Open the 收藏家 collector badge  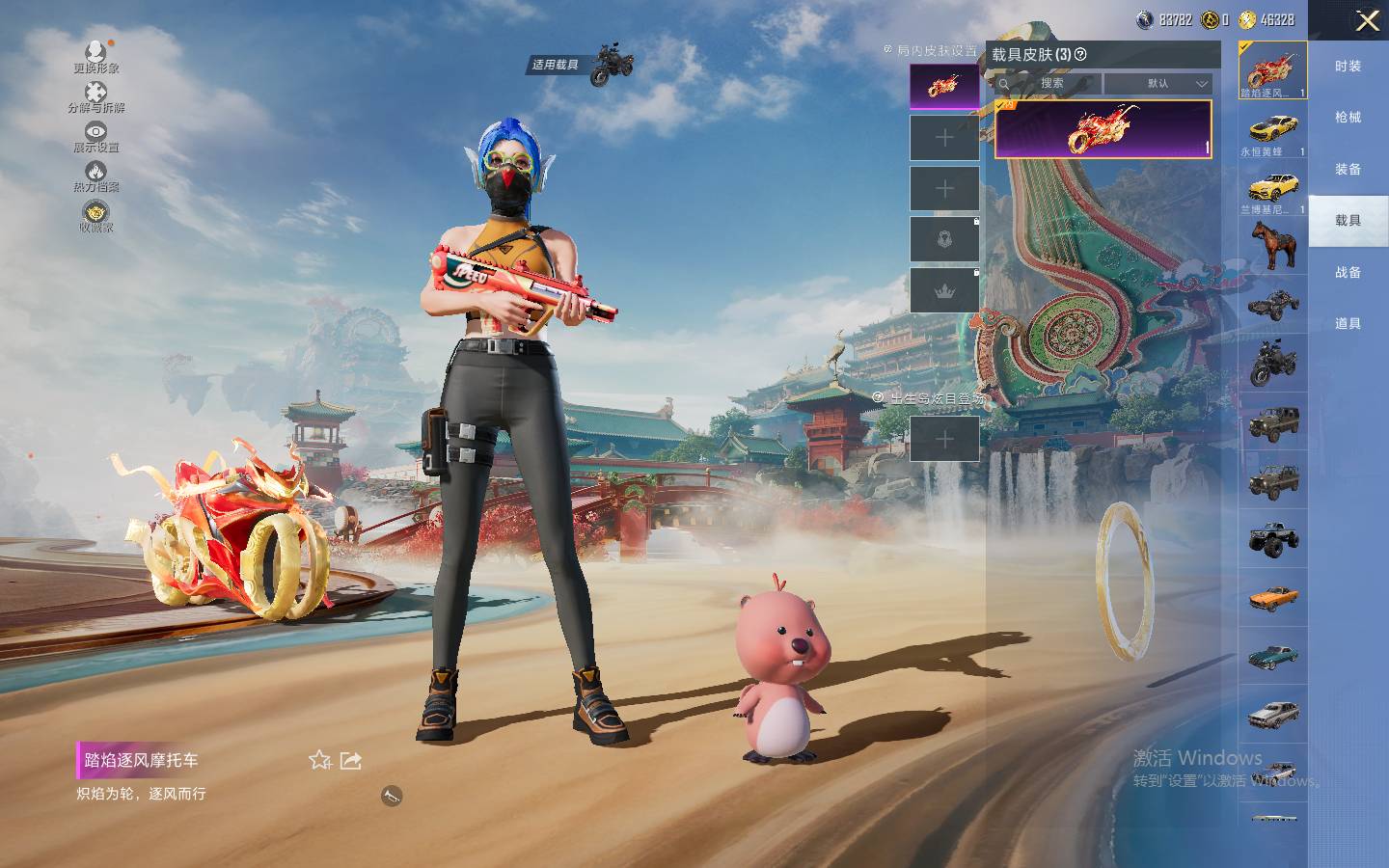coord(95,216)
